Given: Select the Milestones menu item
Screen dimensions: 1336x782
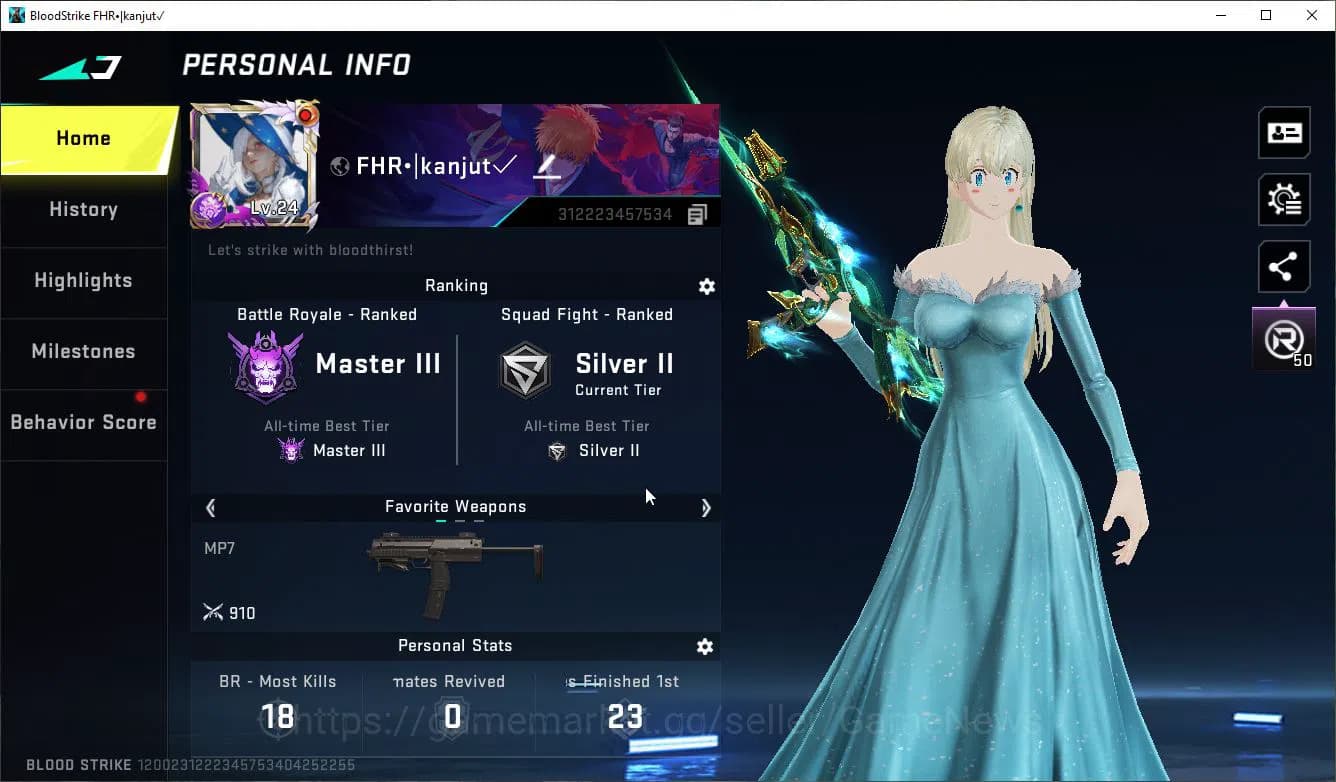Looking at the screenshot, I should (x=83, y=352).
